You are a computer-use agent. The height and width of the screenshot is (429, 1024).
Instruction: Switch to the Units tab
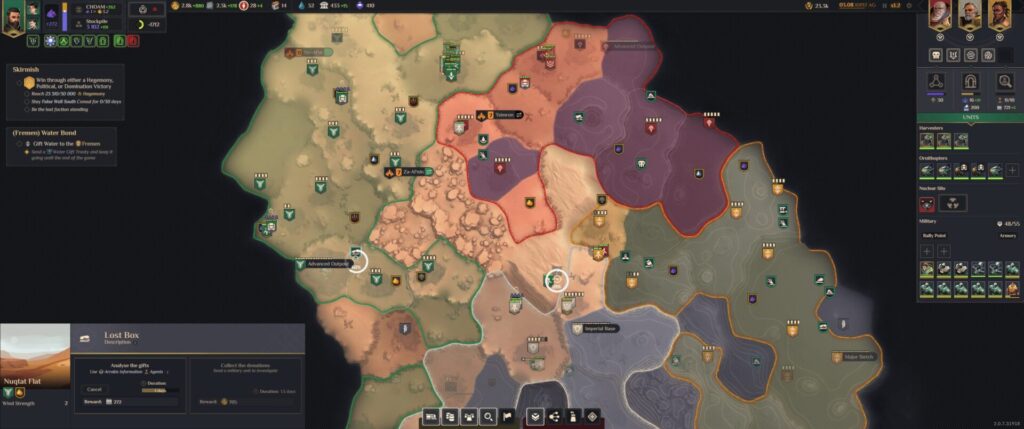coord(969,117)
